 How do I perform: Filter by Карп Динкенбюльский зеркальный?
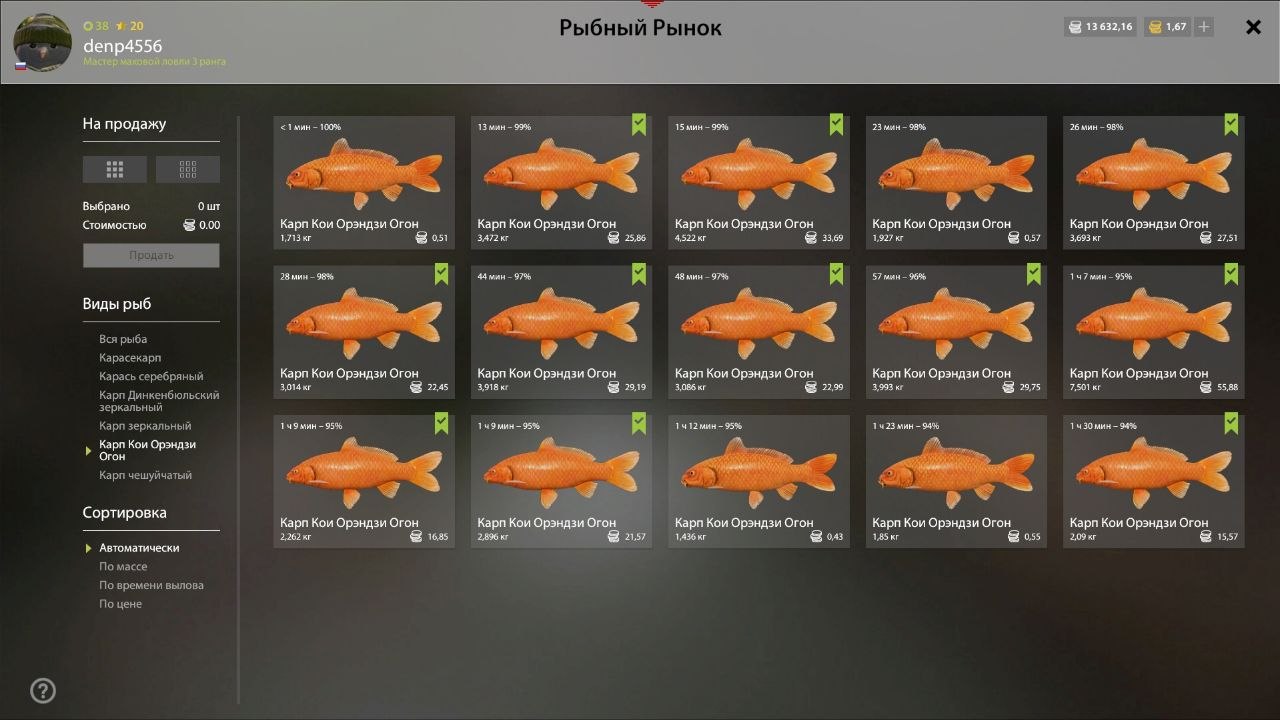click(x=159, y=401)
